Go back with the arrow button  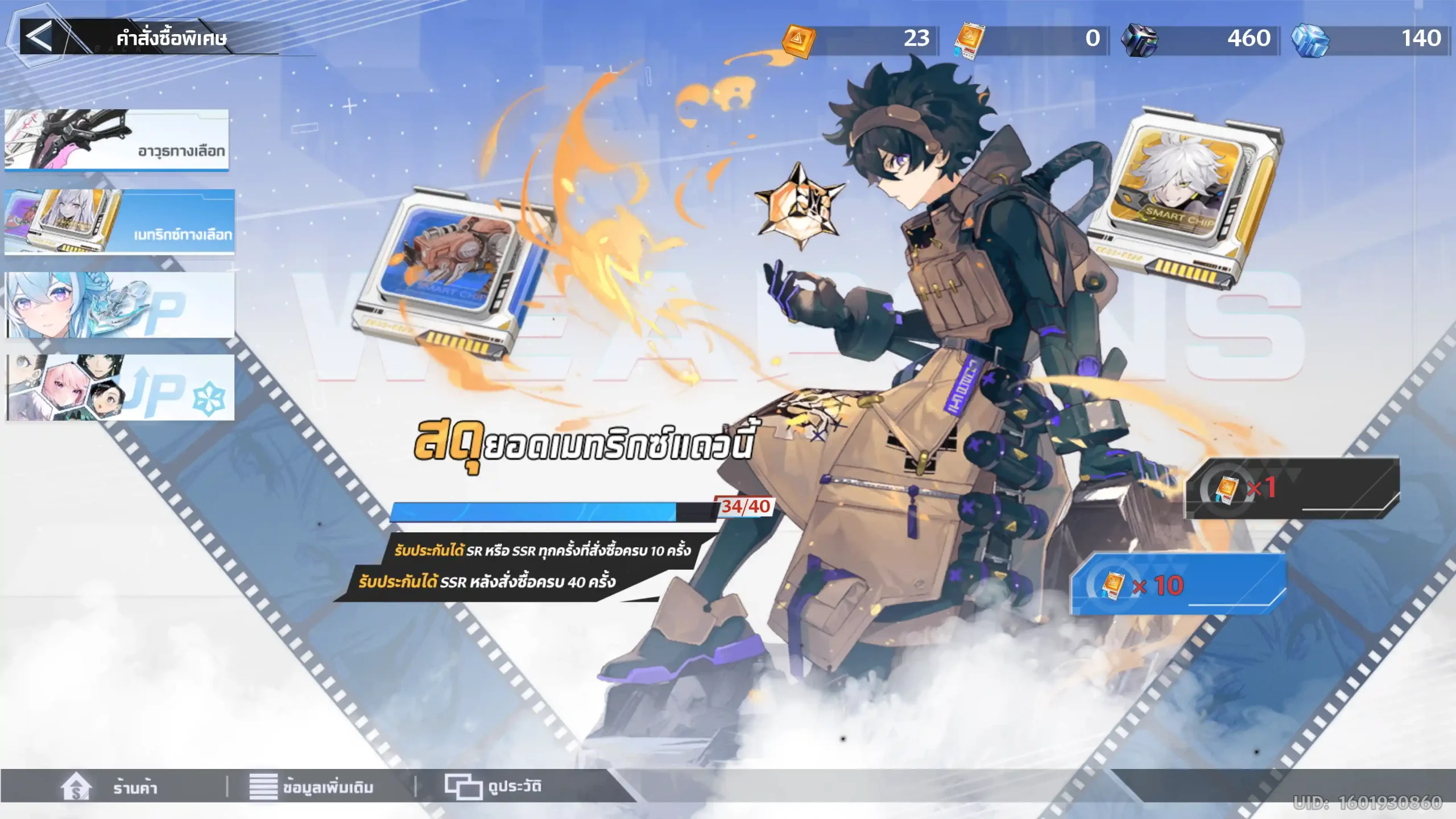tap(39, 38)
